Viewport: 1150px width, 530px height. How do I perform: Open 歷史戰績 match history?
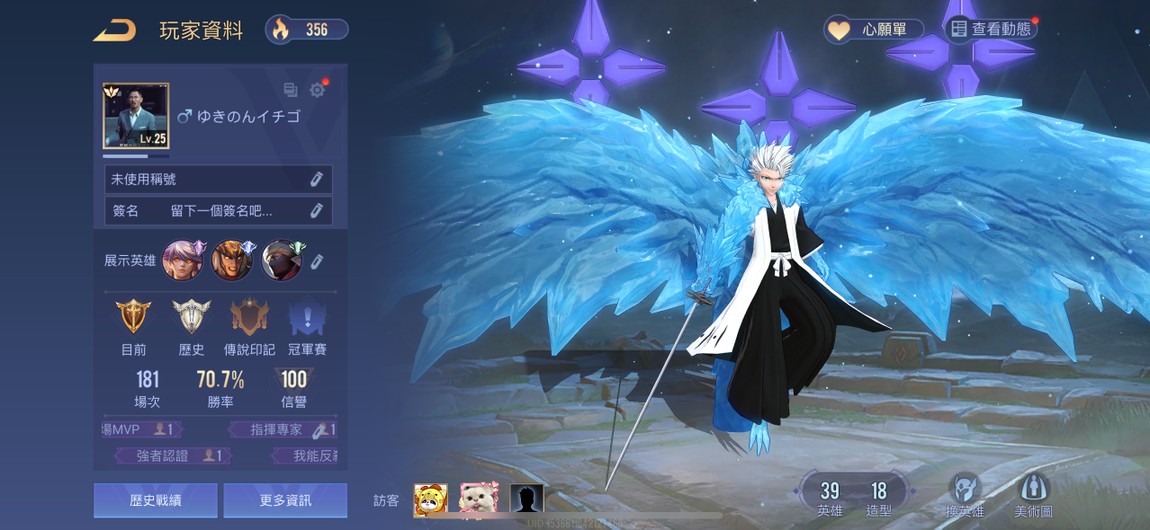155,500
